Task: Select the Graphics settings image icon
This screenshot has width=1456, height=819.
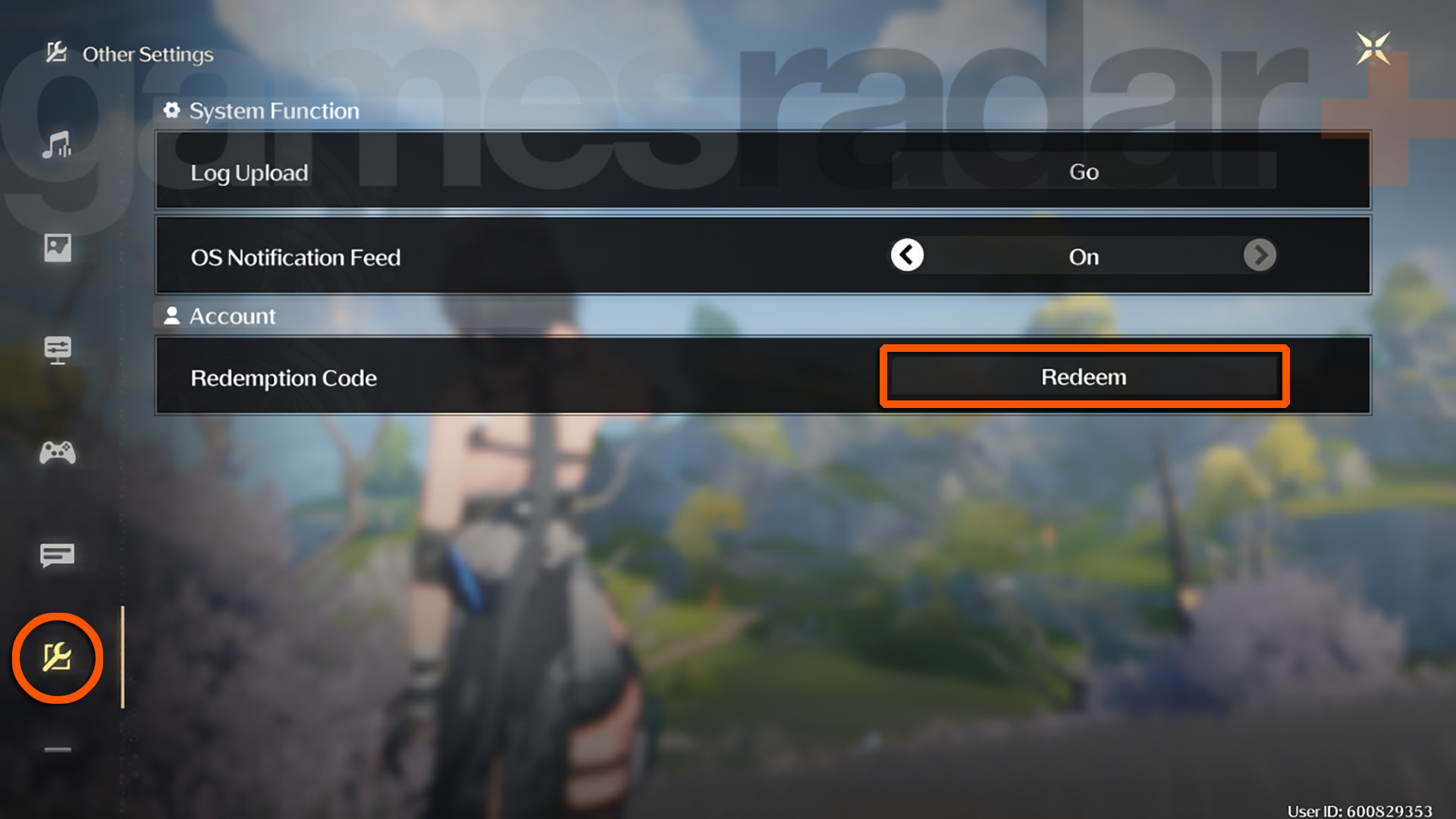Action: pyautogui.click(x=59, y=248)
